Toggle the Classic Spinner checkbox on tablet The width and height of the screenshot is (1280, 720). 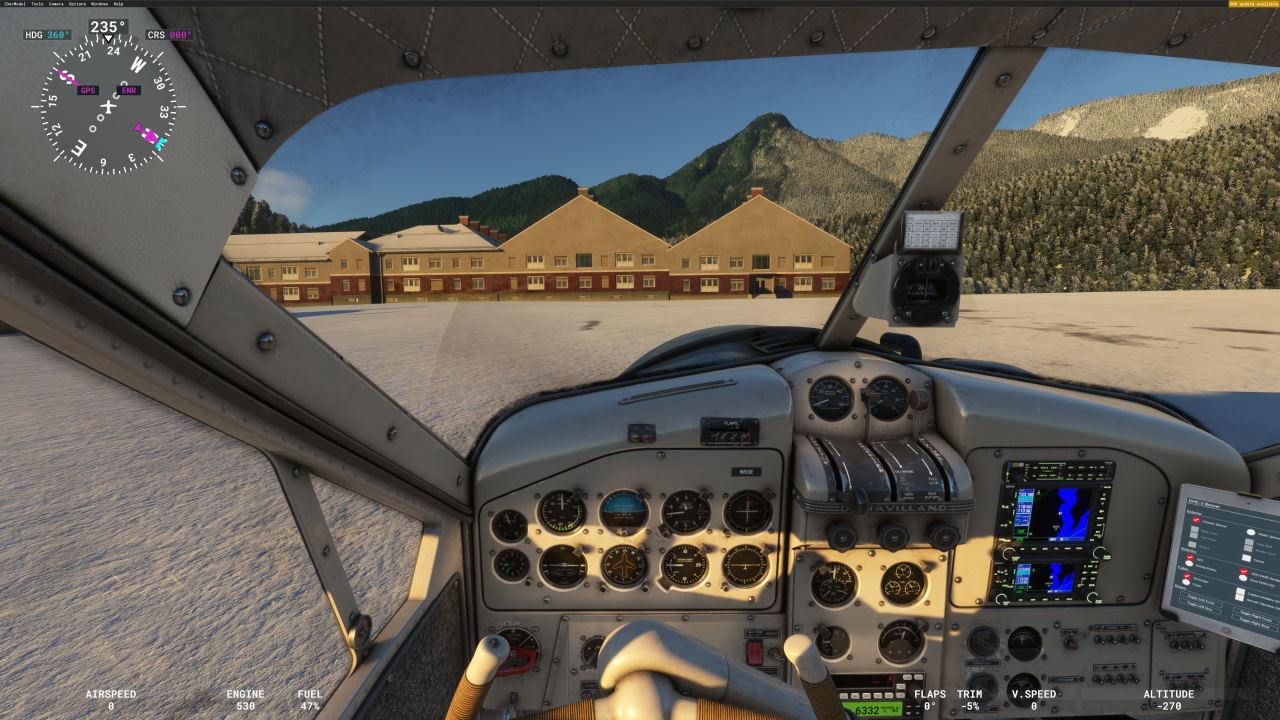tap(1196, 520)
